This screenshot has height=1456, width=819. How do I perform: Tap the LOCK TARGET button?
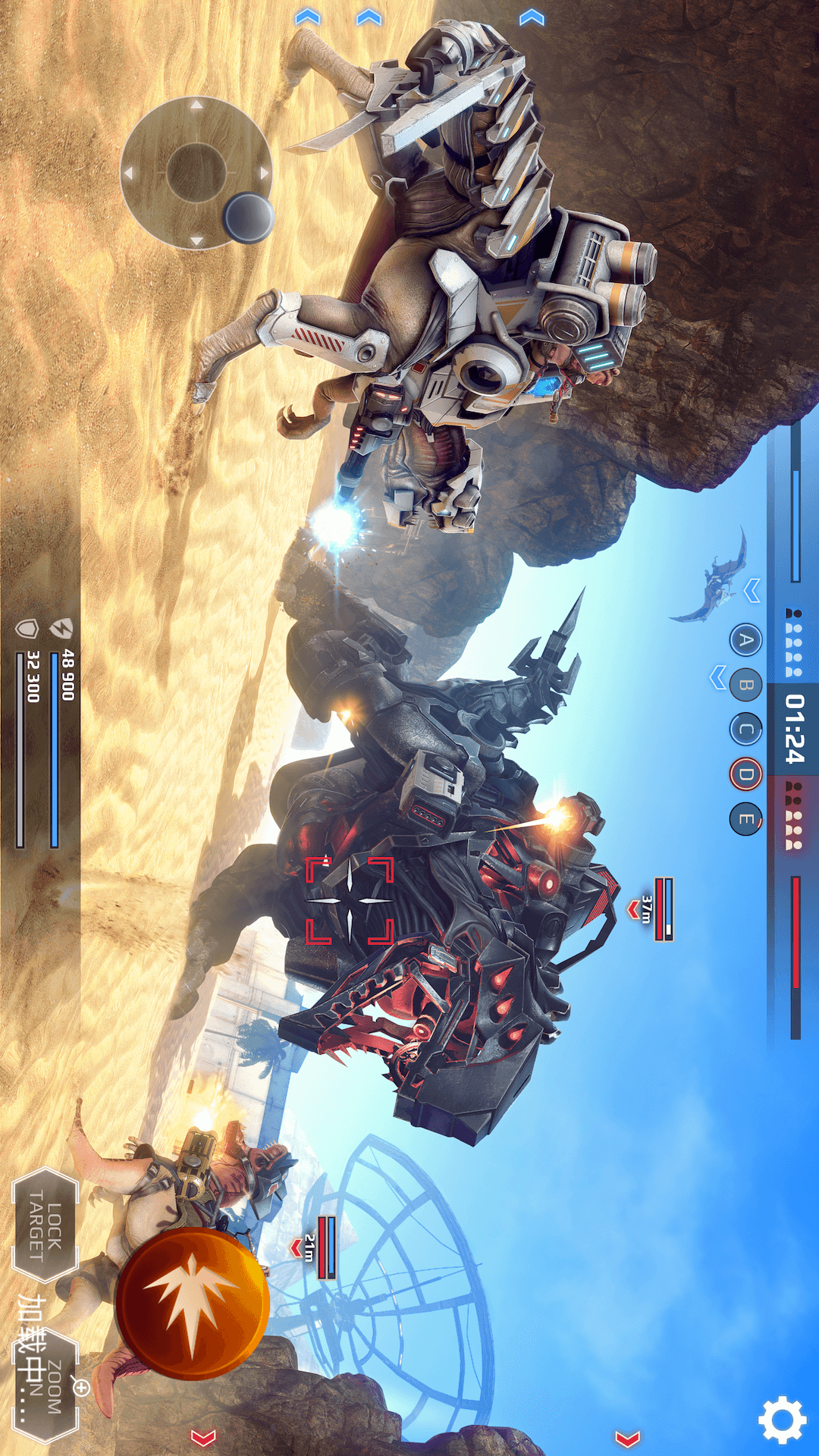[x=45, y=1225]
